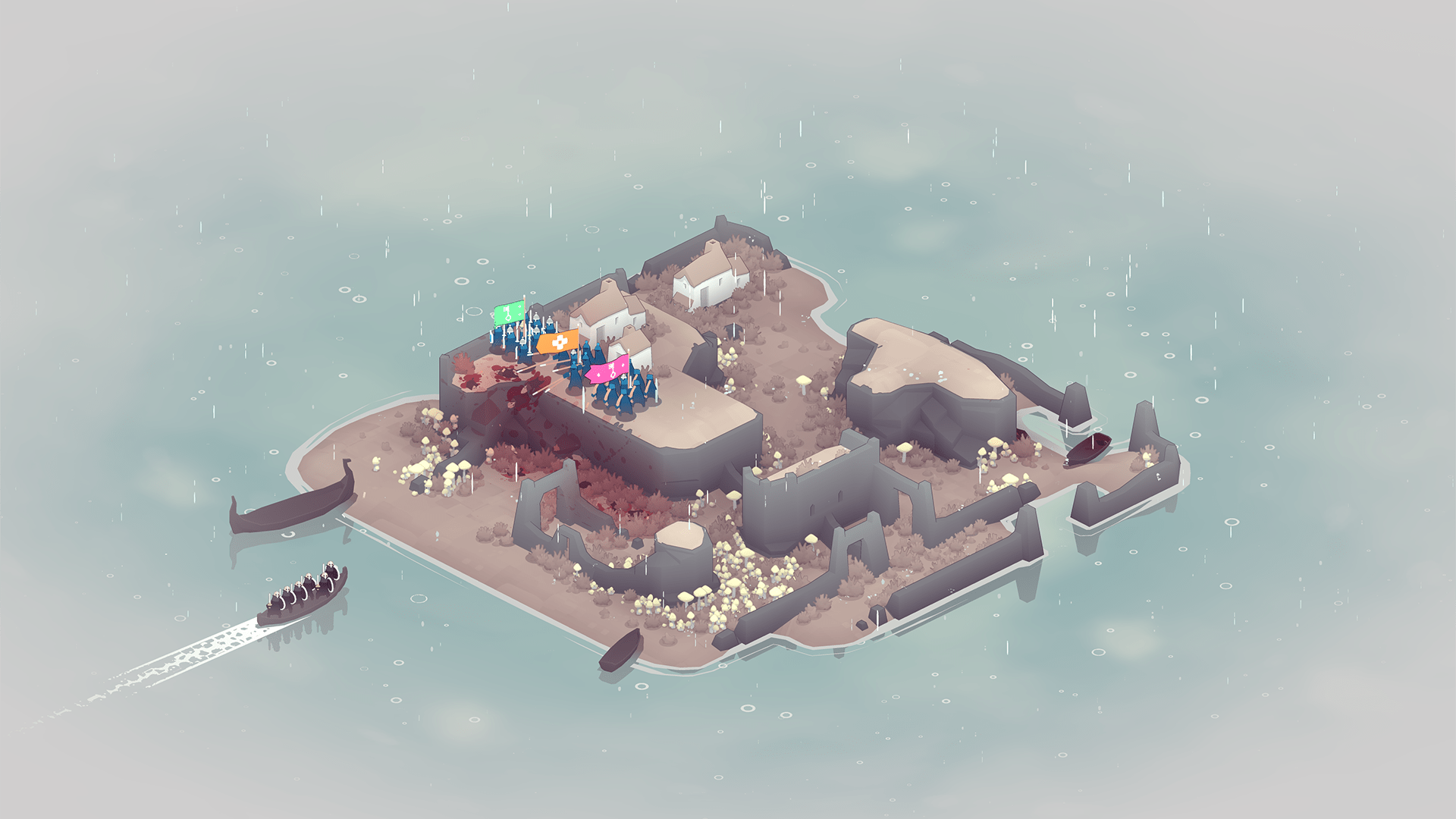Click the white plus icon on the orange flag
The width and height of the screenshot is (1456, 819).
click(560, 342)
